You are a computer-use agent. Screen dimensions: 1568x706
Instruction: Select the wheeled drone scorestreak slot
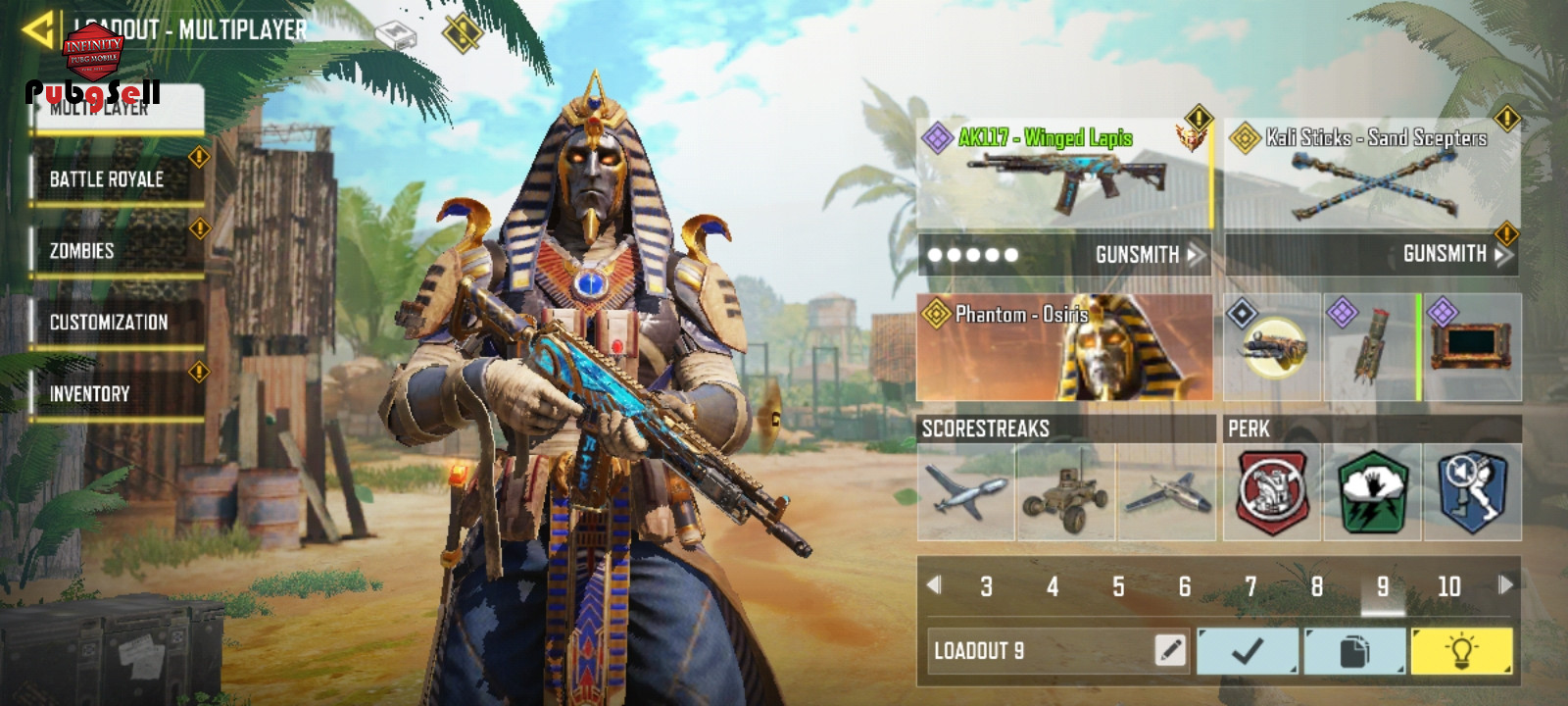pos(1065,492)
